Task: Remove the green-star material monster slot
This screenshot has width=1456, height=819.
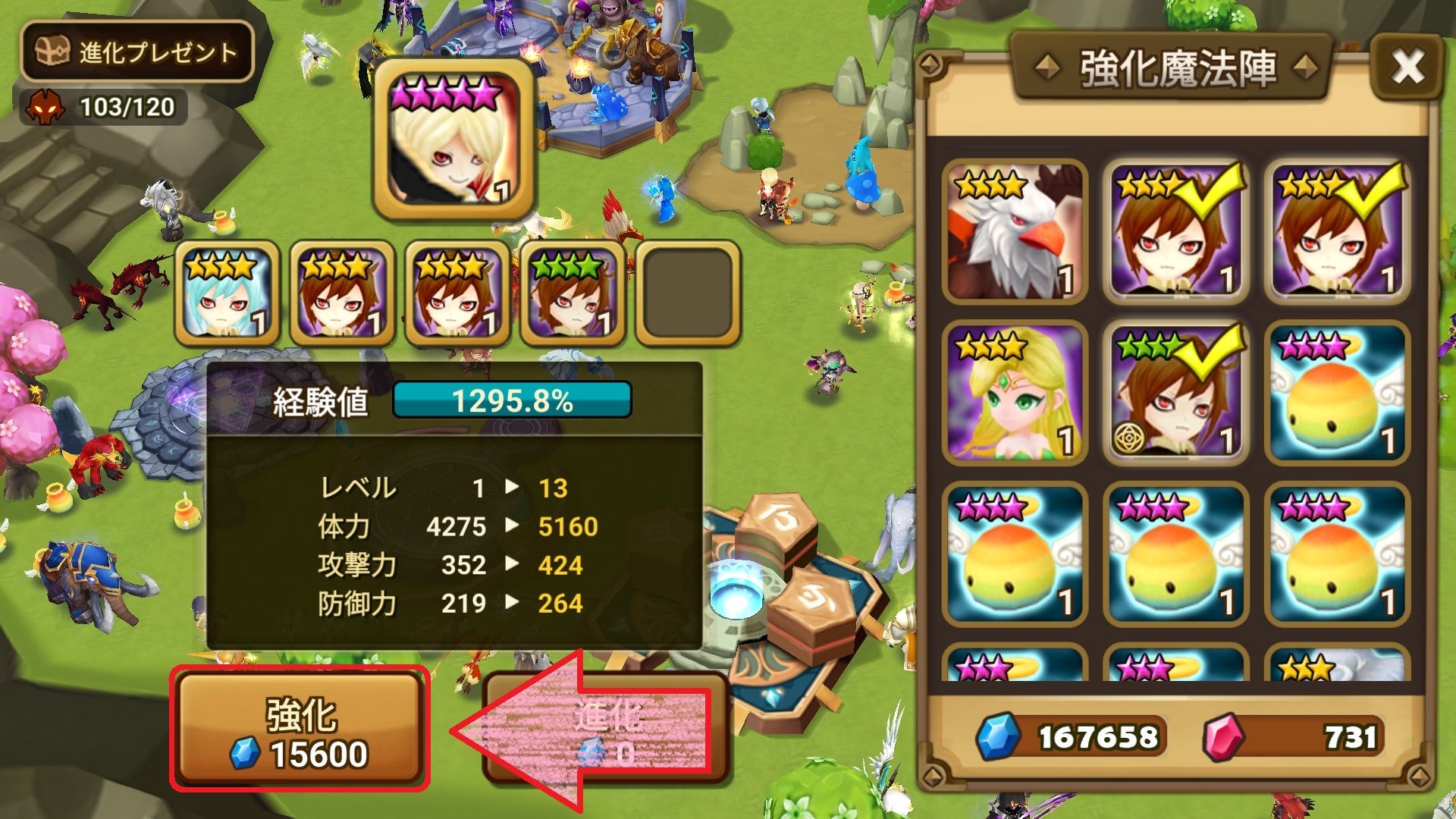Action: tap(573, 293)
